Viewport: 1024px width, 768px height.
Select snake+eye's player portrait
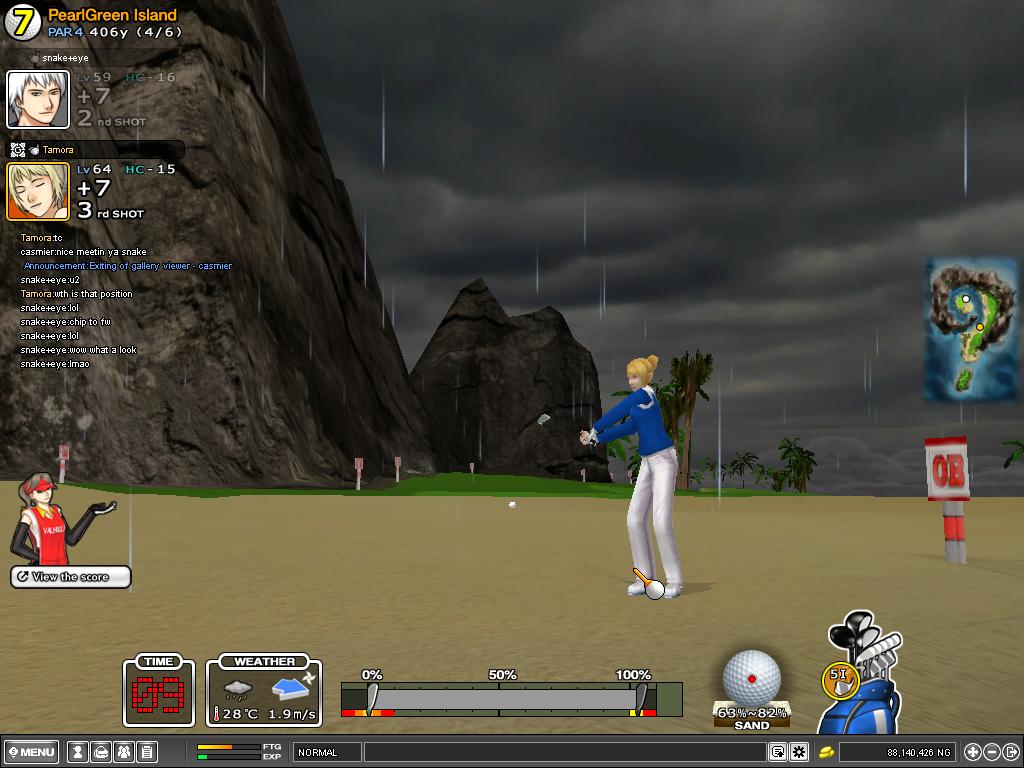38,100
